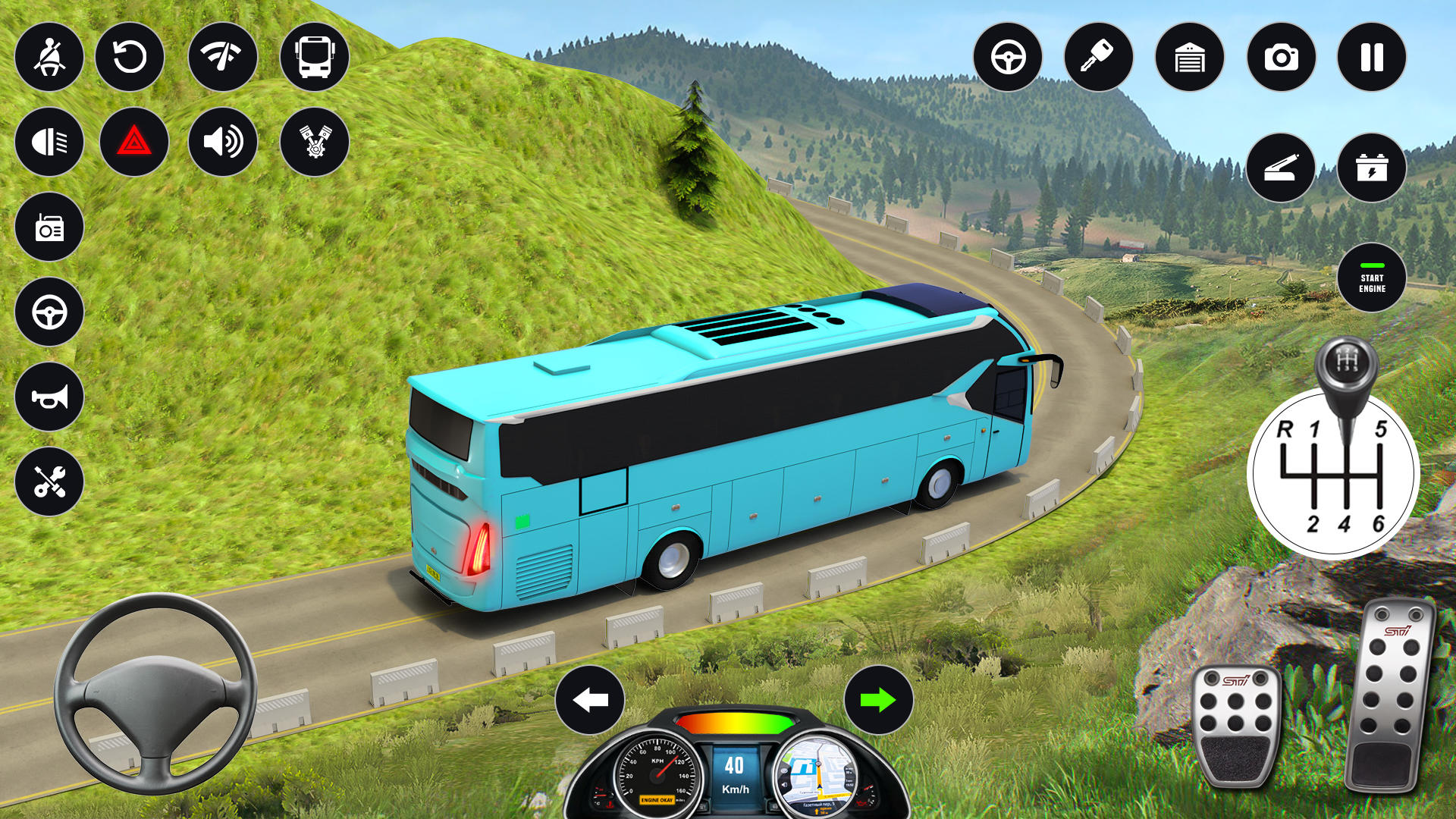Click the battery icon button
Image resolution: width=1456 pixels, height=819 pixels.
point(1372,168)
